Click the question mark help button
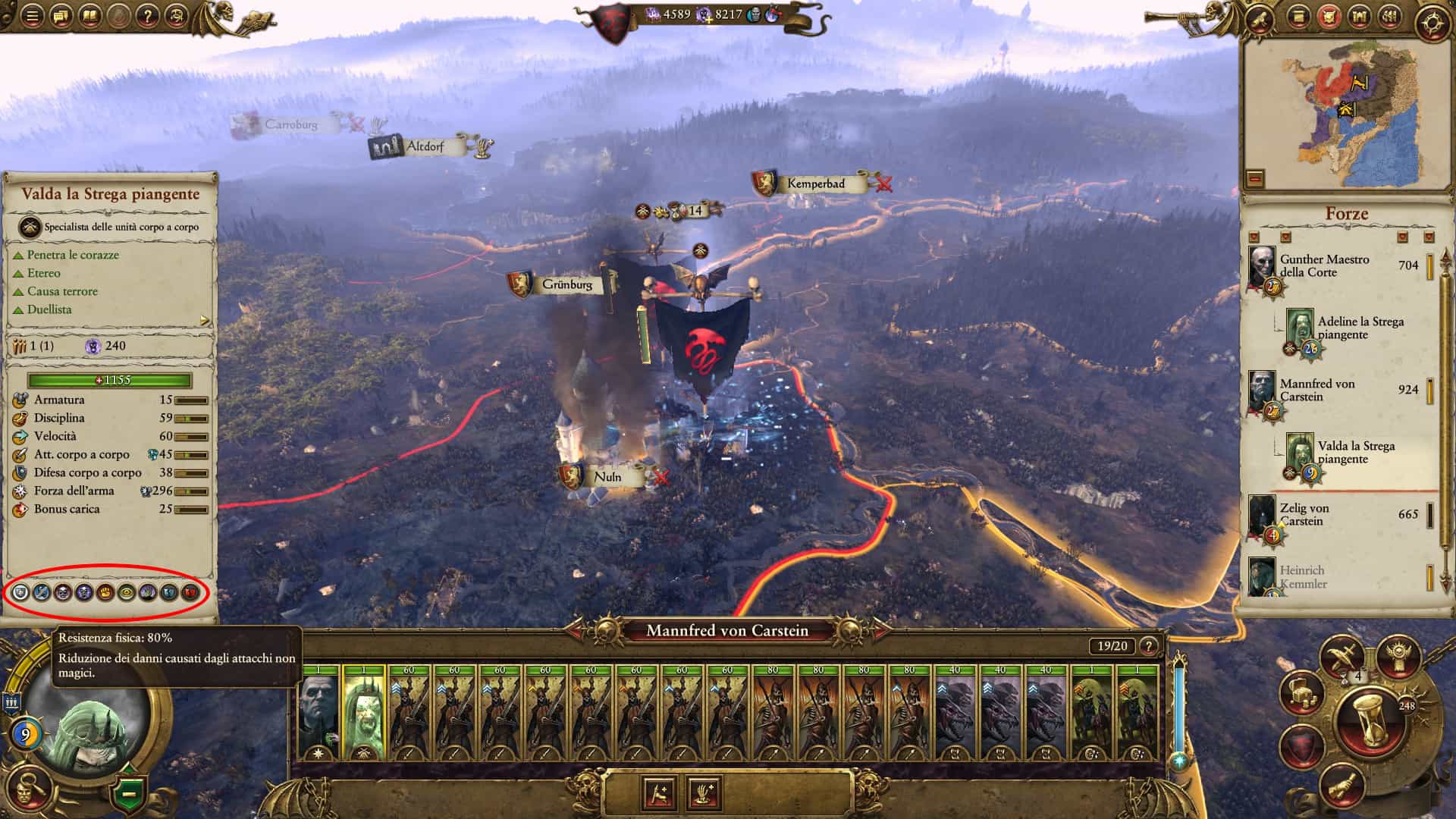The image size is (1456, 819). point(147,15)
